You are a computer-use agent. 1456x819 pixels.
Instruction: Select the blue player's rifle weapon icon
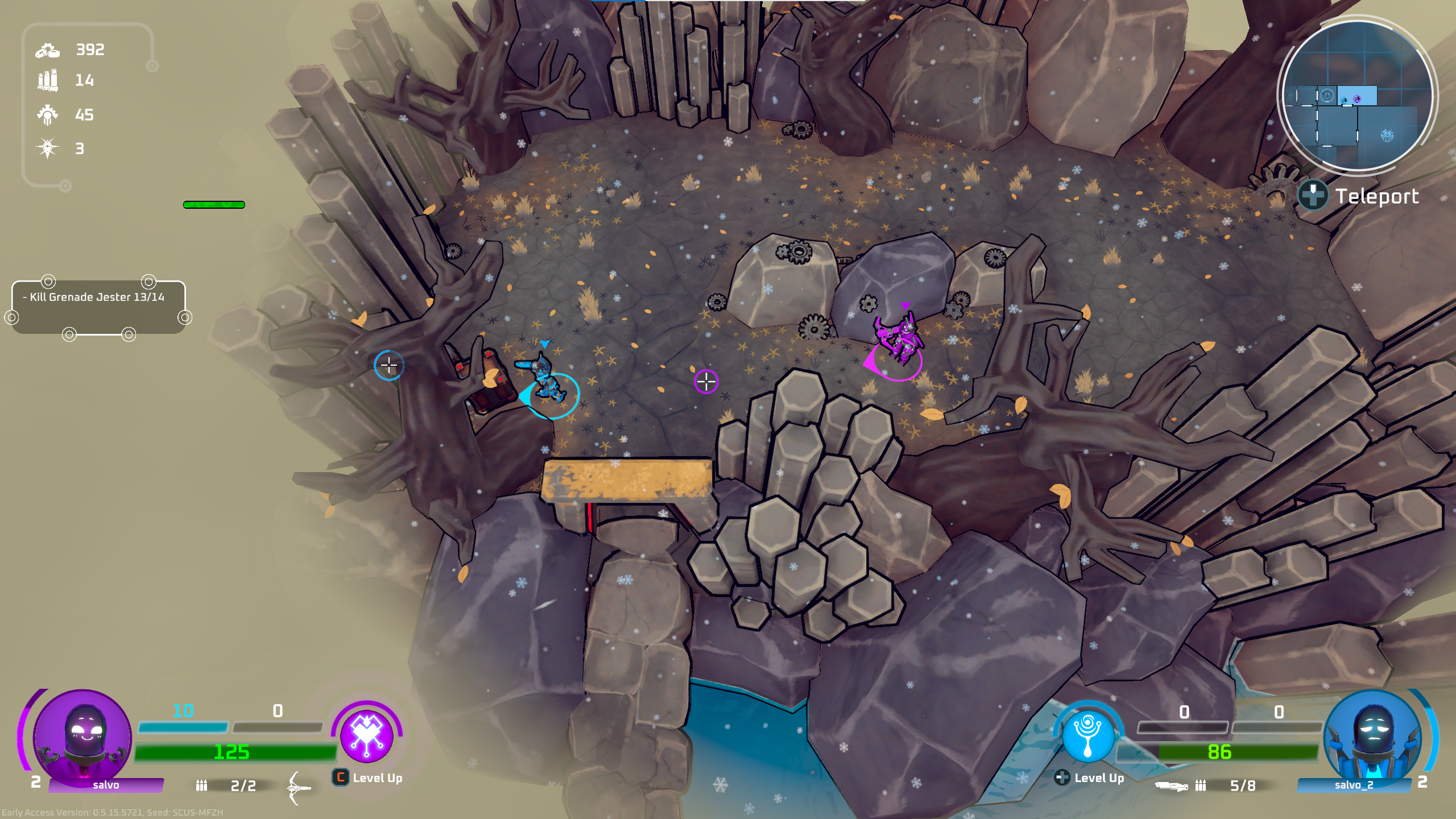[1172, 786]
